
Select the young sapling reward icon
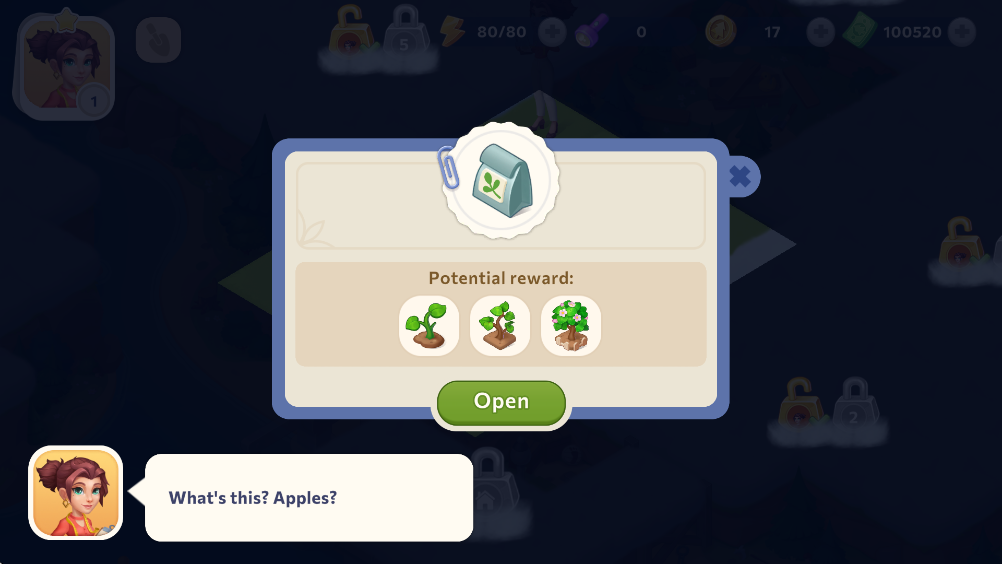tap(500, 325)
